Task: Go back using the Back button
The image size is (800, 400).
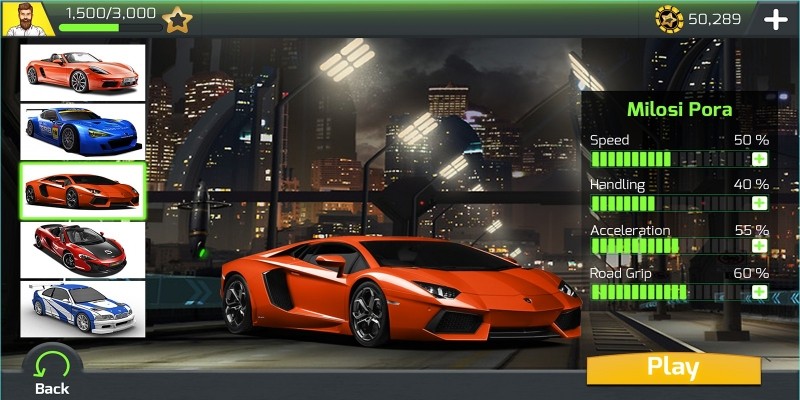Action: pyautogui.click(x=52, y=370)
